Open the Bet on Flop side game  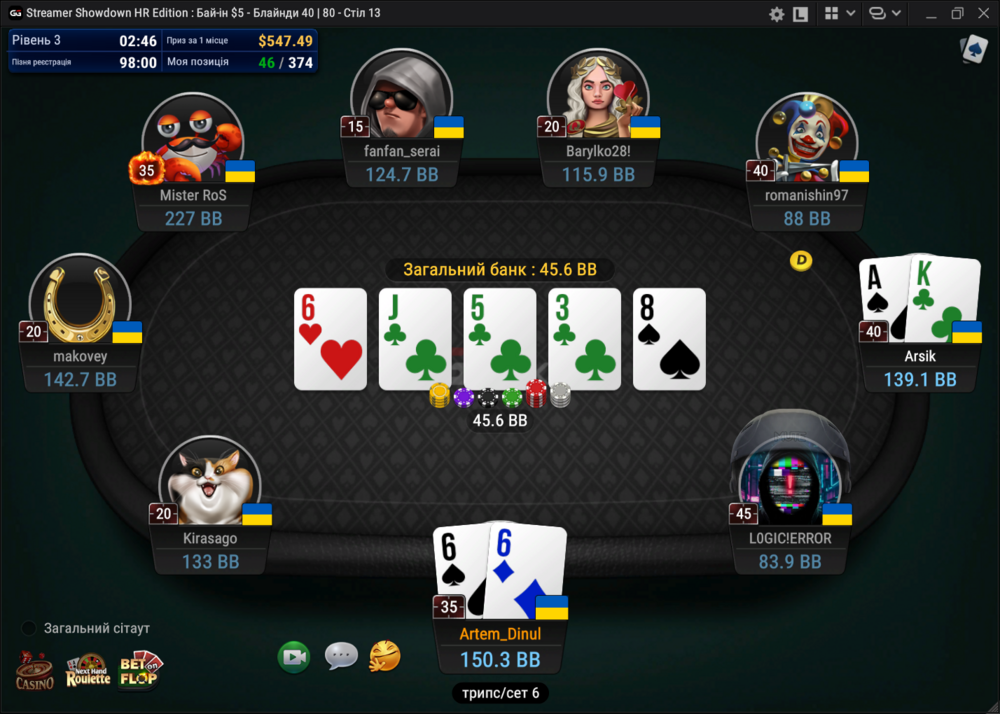click(140, 668)
